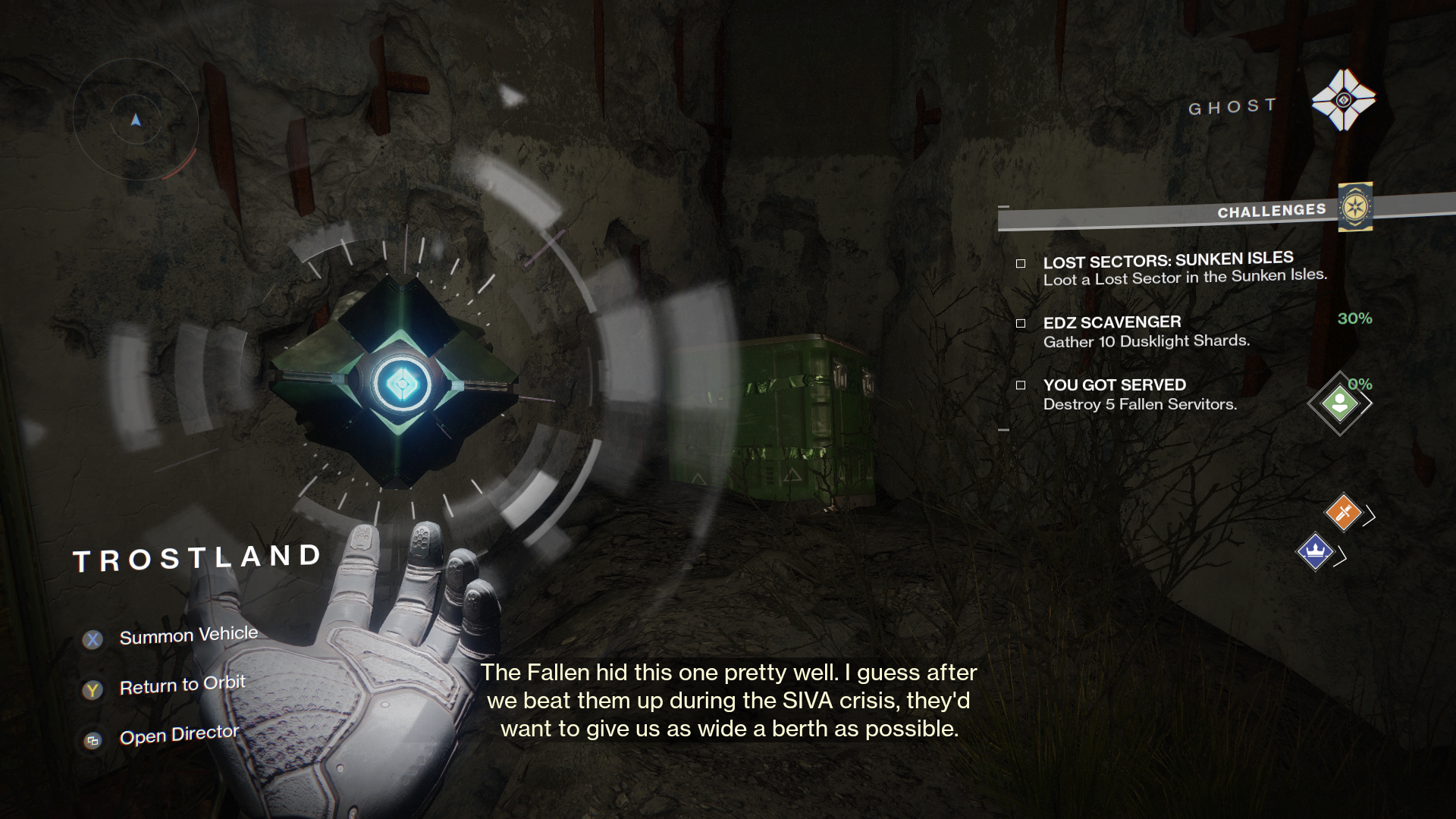The height and width of the screenshot is (819, 1456).
Task: Open the Challenges header badge
Action: click(1355, 207)
